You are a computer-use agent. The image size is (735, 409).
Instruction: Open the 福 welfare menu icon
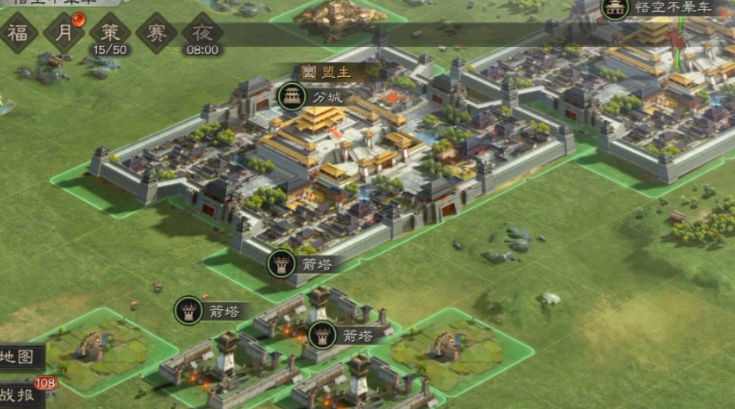[18, 32]
